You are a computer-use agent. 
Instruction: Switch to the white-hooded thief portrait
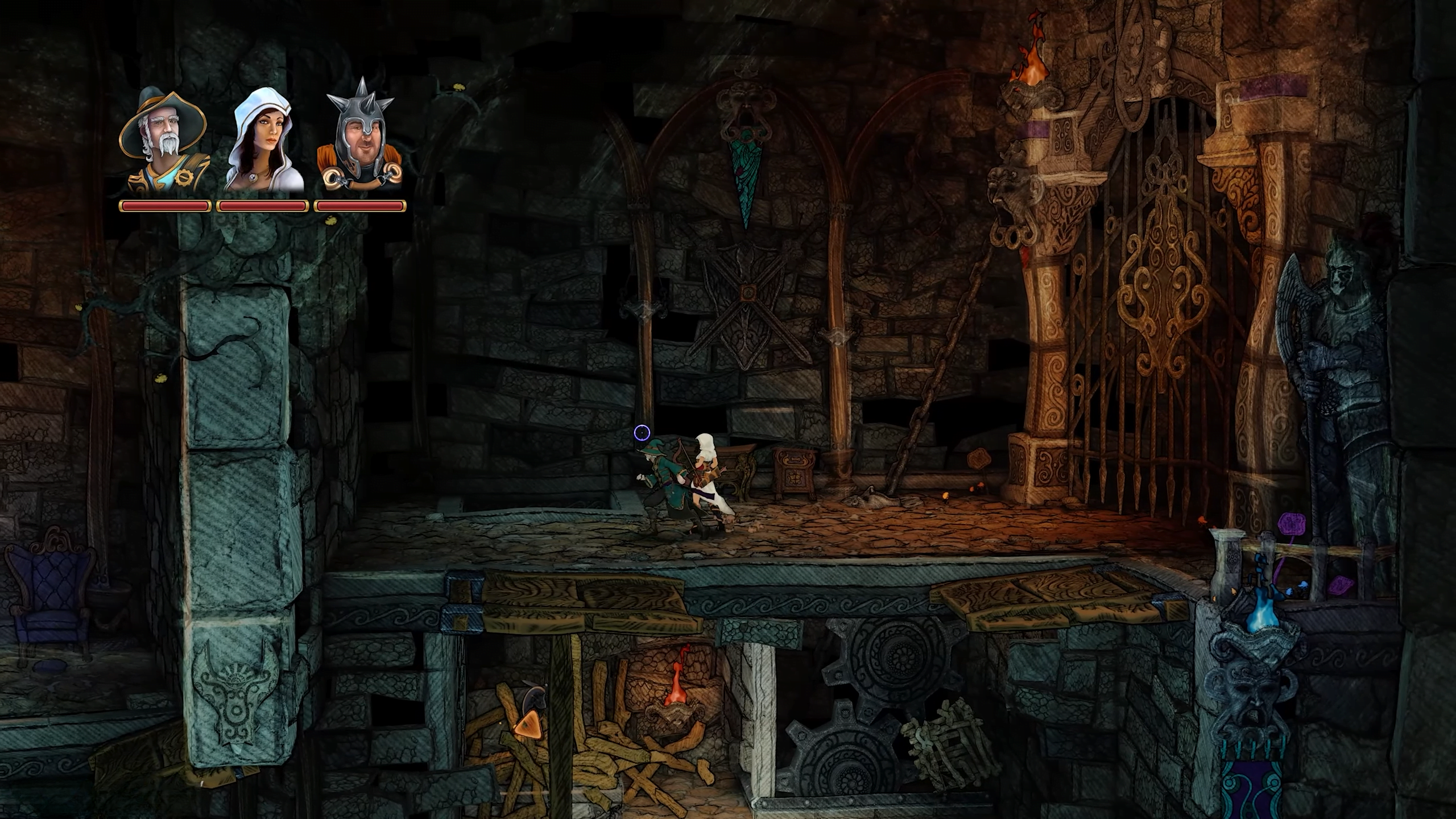click(x=264, y=139)
